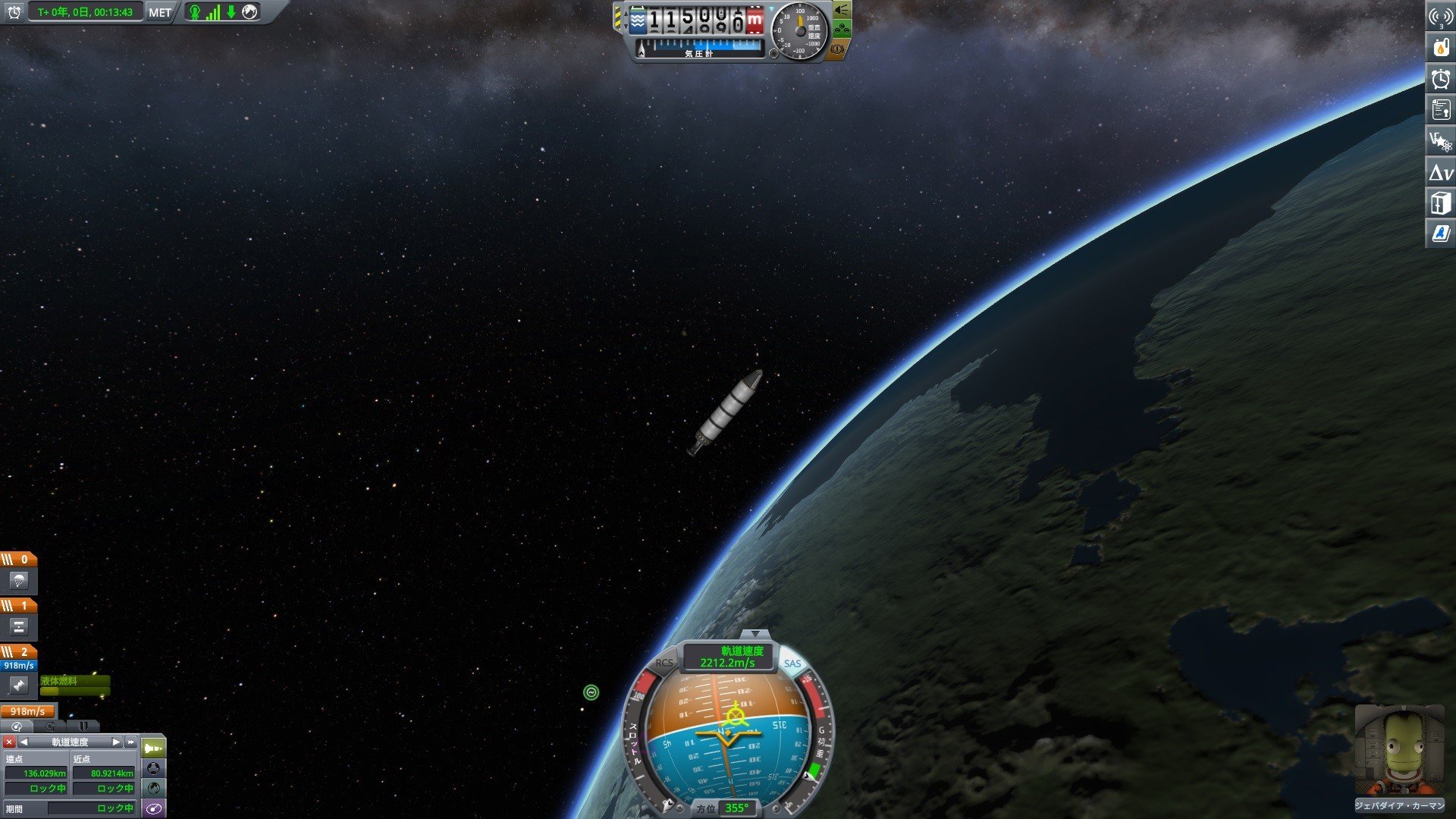This screenshot has width=1456, height=819.
Task: Toggle the landing gear button
Action: point(842,30)
